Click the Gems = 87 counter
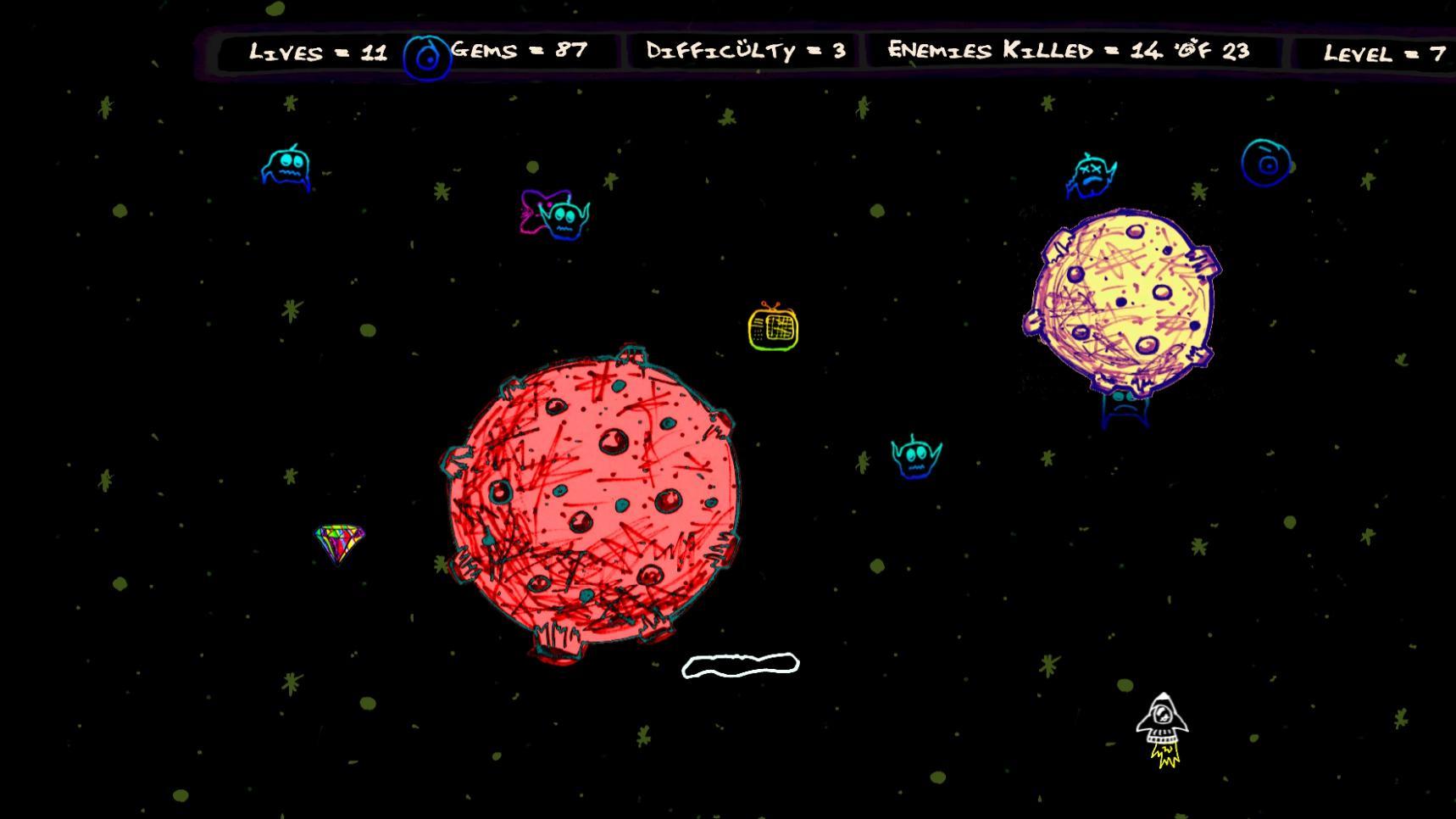1456x819 pixels. (517, 51)
